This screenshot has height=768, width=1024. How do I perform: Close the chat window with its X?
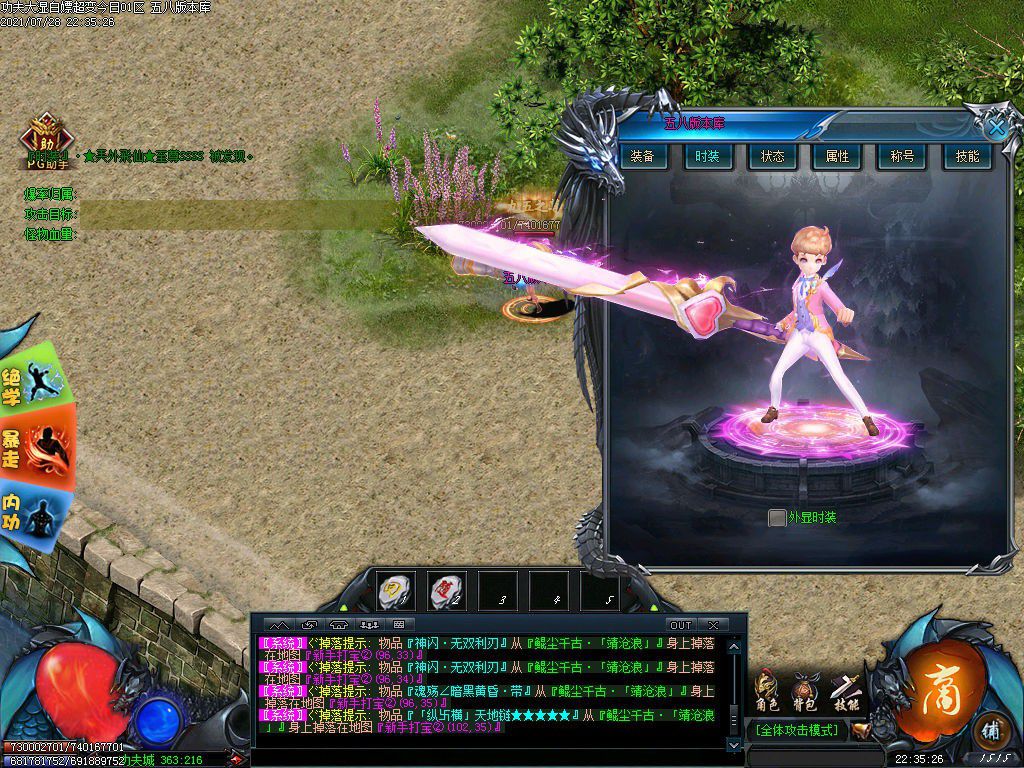713,625
